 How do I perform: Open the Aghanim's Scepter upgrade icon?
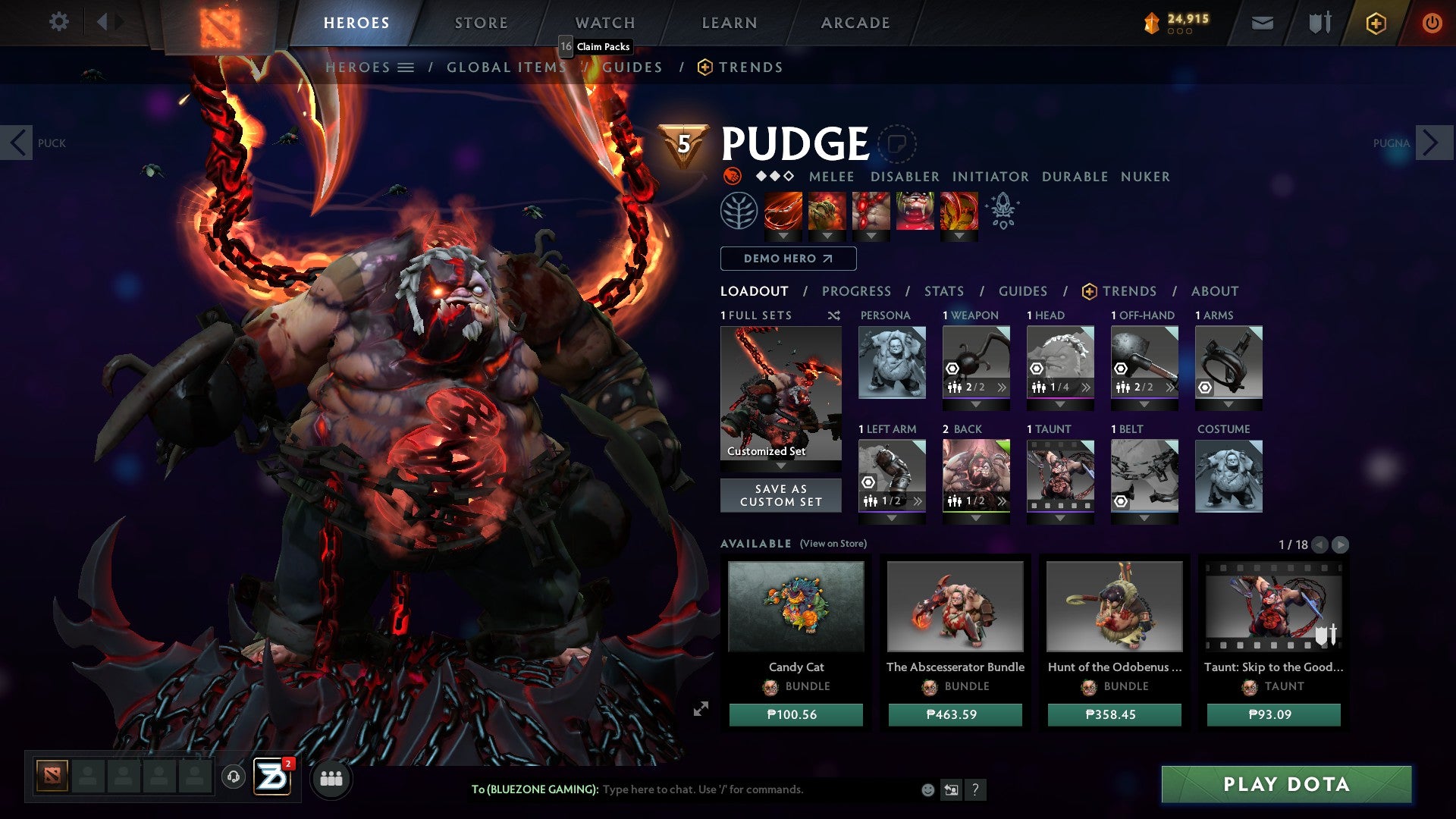coord(1003,211)
